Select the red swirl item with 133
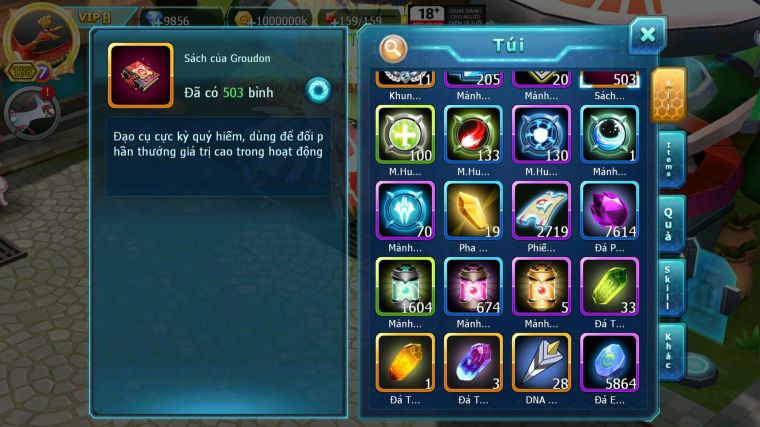 (473, 135)
